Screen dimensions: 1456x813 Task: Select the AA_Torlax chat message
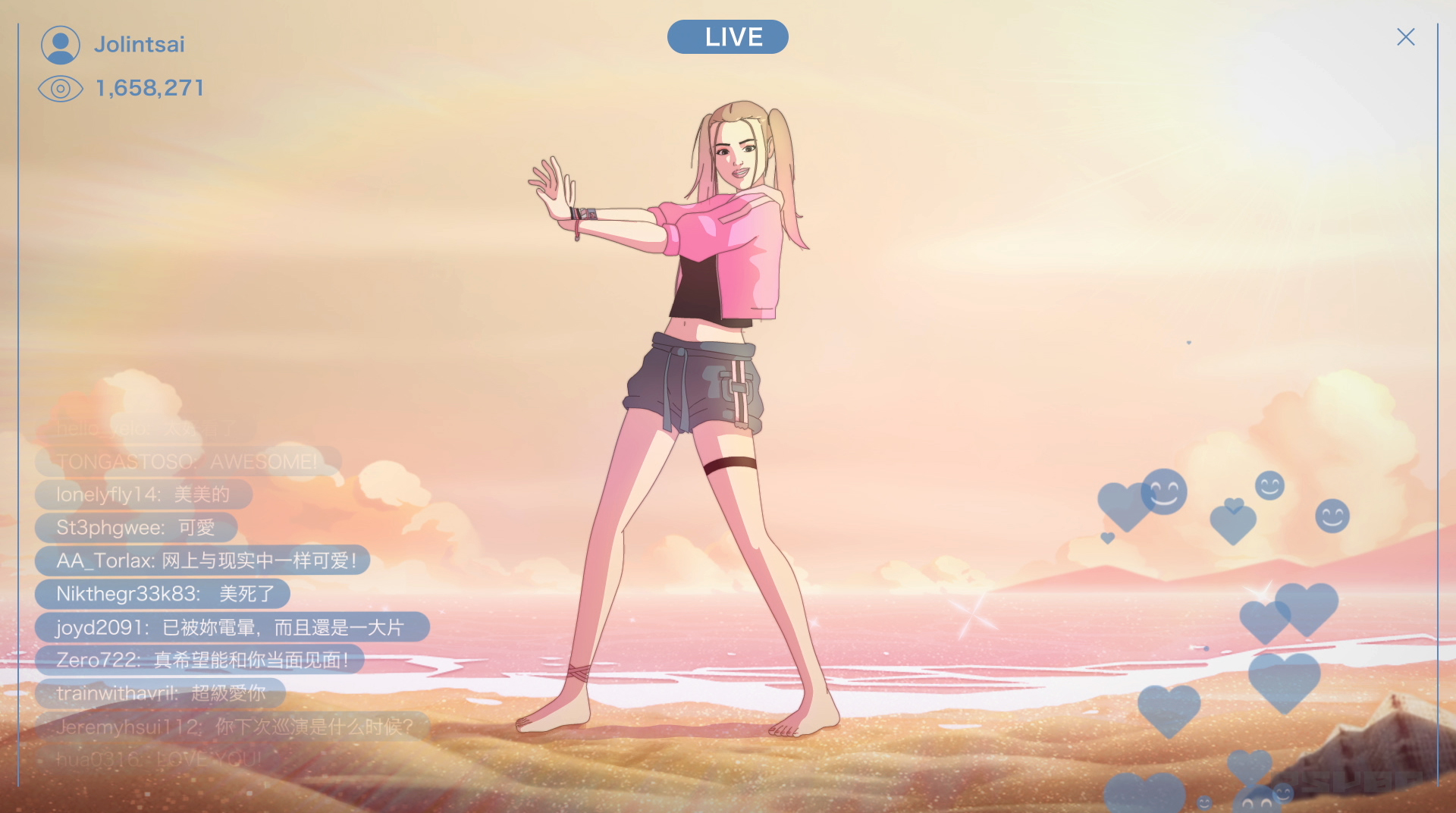tap(202, 560)
